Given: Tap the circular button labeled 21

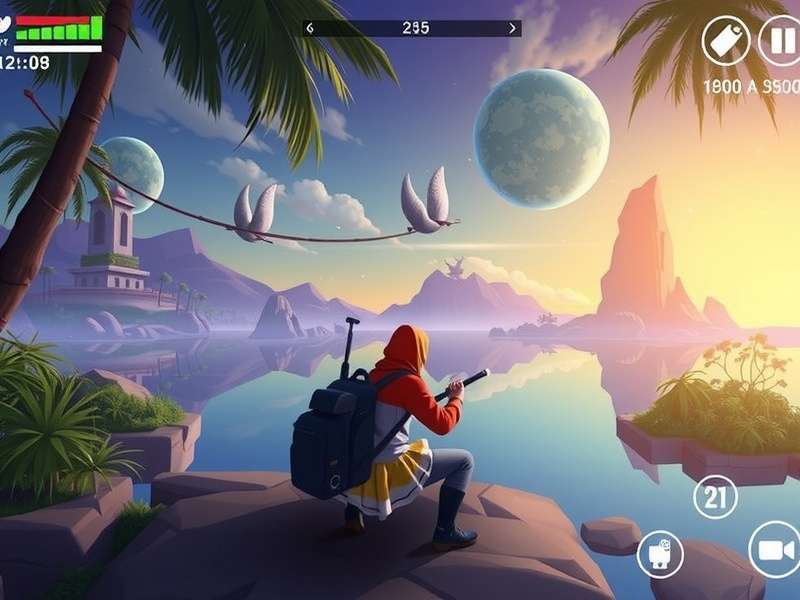Looking at the screenshot, I should (x=715, y=496).
